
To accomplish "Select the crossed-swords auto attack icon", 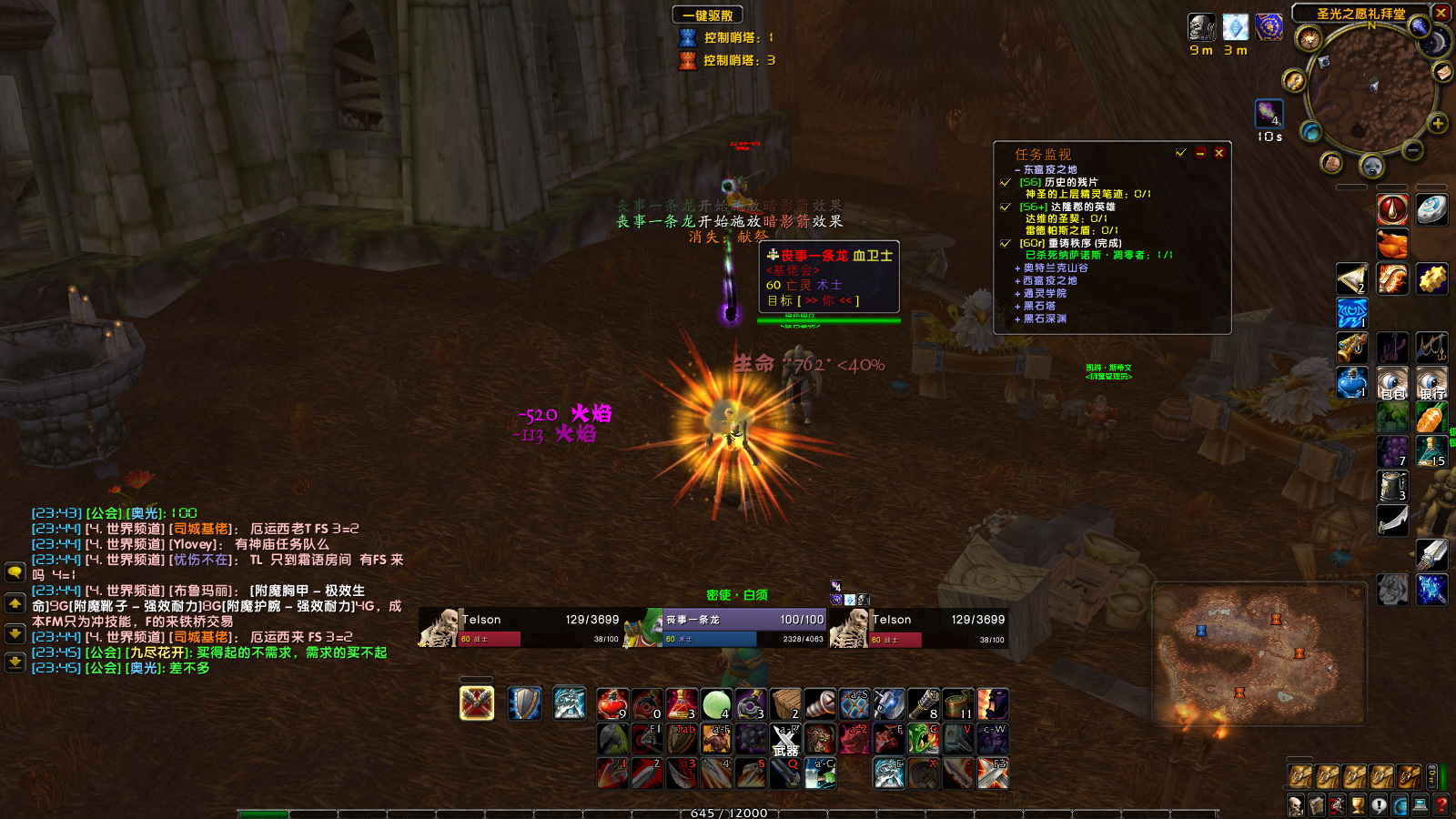I will 476,703.
